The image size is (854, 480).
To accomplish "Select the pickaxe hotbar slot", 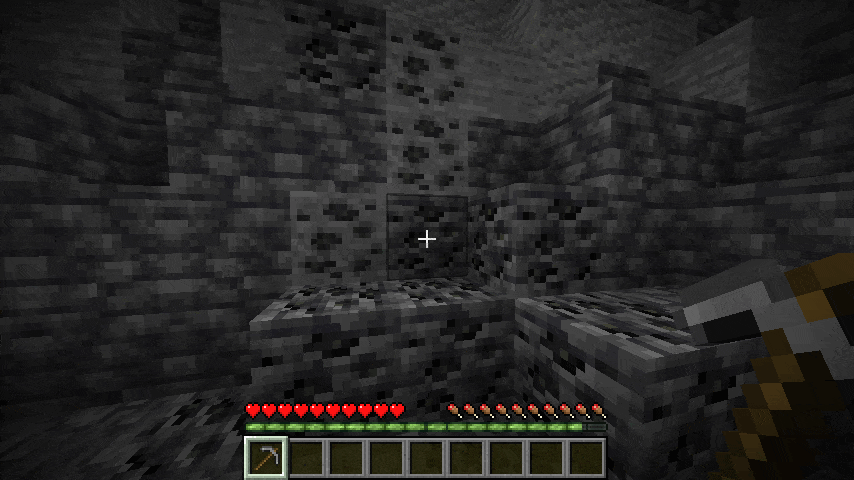I will [266, 458].
